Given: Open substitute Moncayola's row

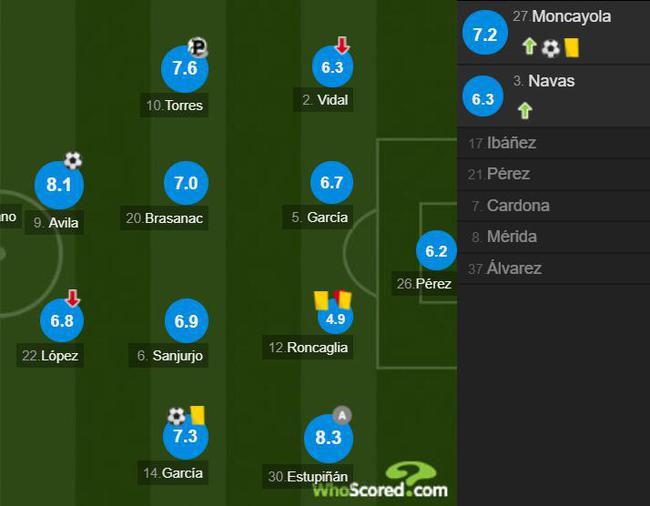Looking at the screenshot, I should coord(553,32).
